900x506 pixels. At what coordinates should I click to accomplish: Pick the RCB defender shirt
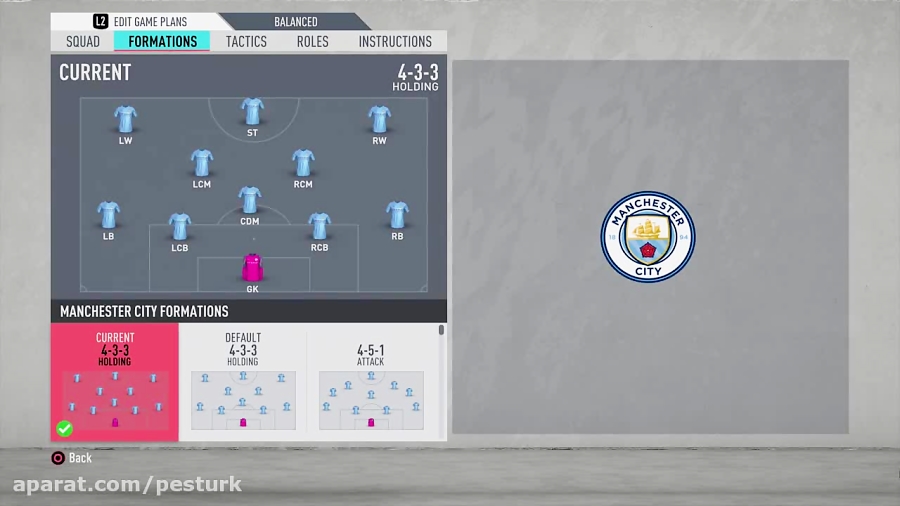click(319, 226)
